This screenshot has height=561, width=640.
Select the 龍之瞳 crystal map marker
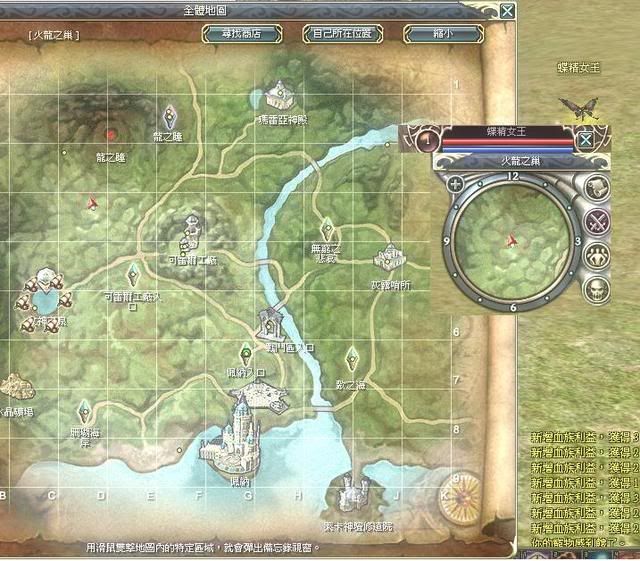(x=170, y=116)
